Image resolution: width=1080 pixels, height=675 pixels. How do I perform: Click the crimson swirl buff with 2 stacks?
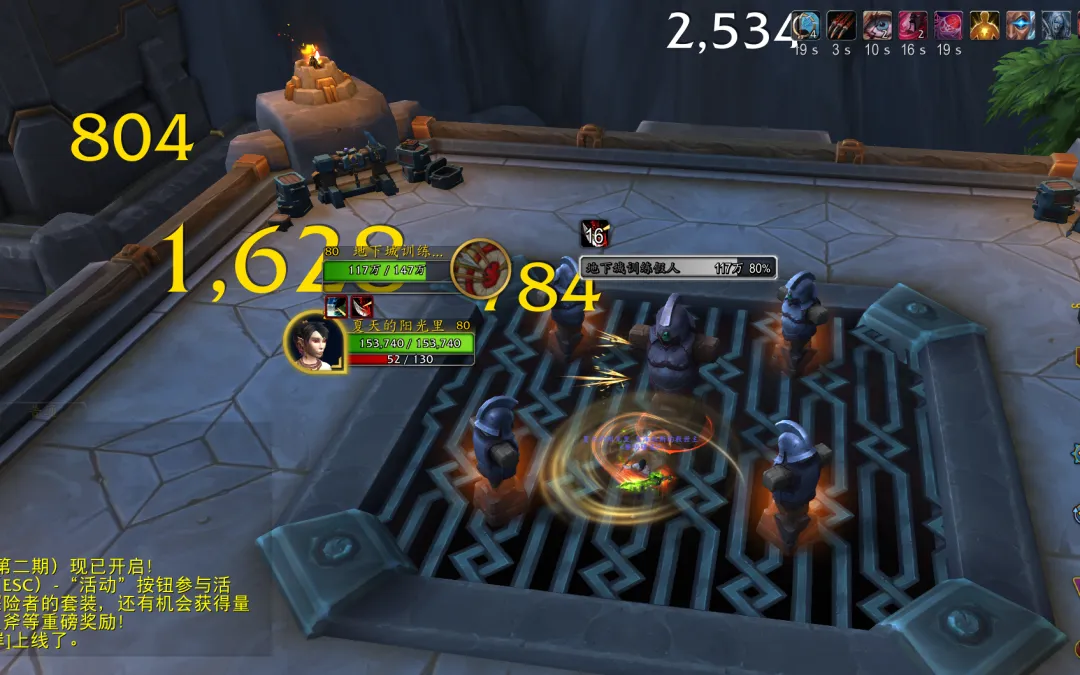[912, 25]
